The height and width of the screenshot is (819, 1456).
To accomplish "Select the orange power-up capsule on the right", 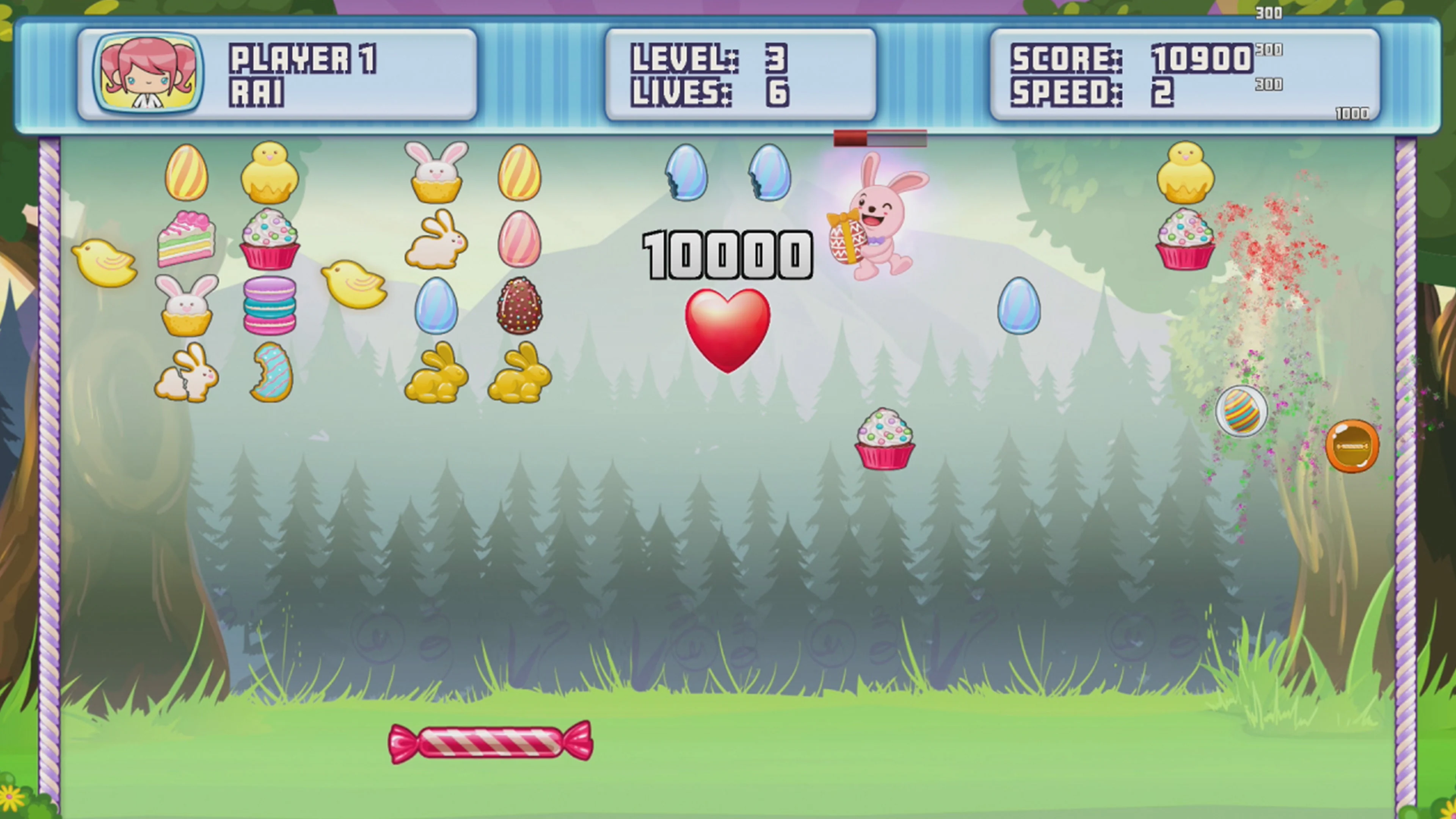I will click(1351, 447).
